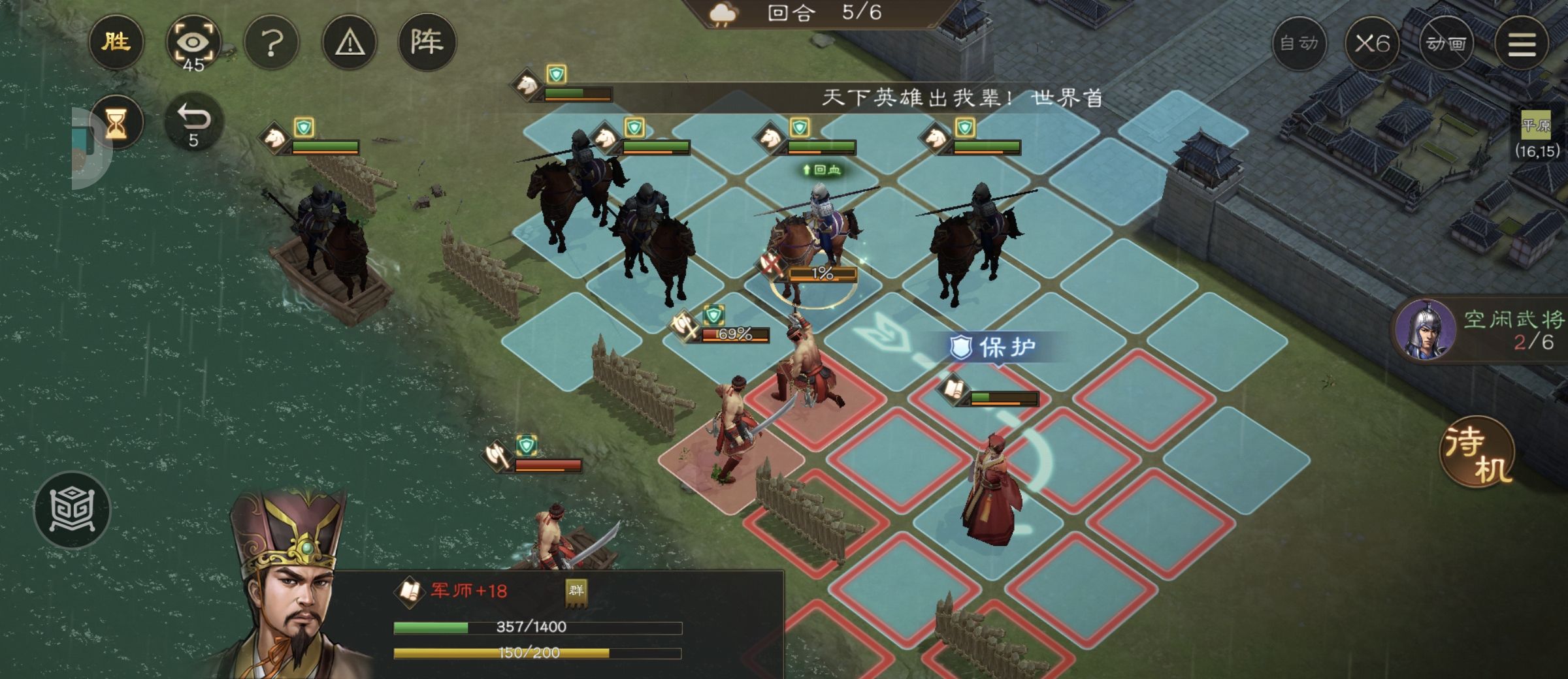
Task: Open the ? help guide
Action: (273, 42)
